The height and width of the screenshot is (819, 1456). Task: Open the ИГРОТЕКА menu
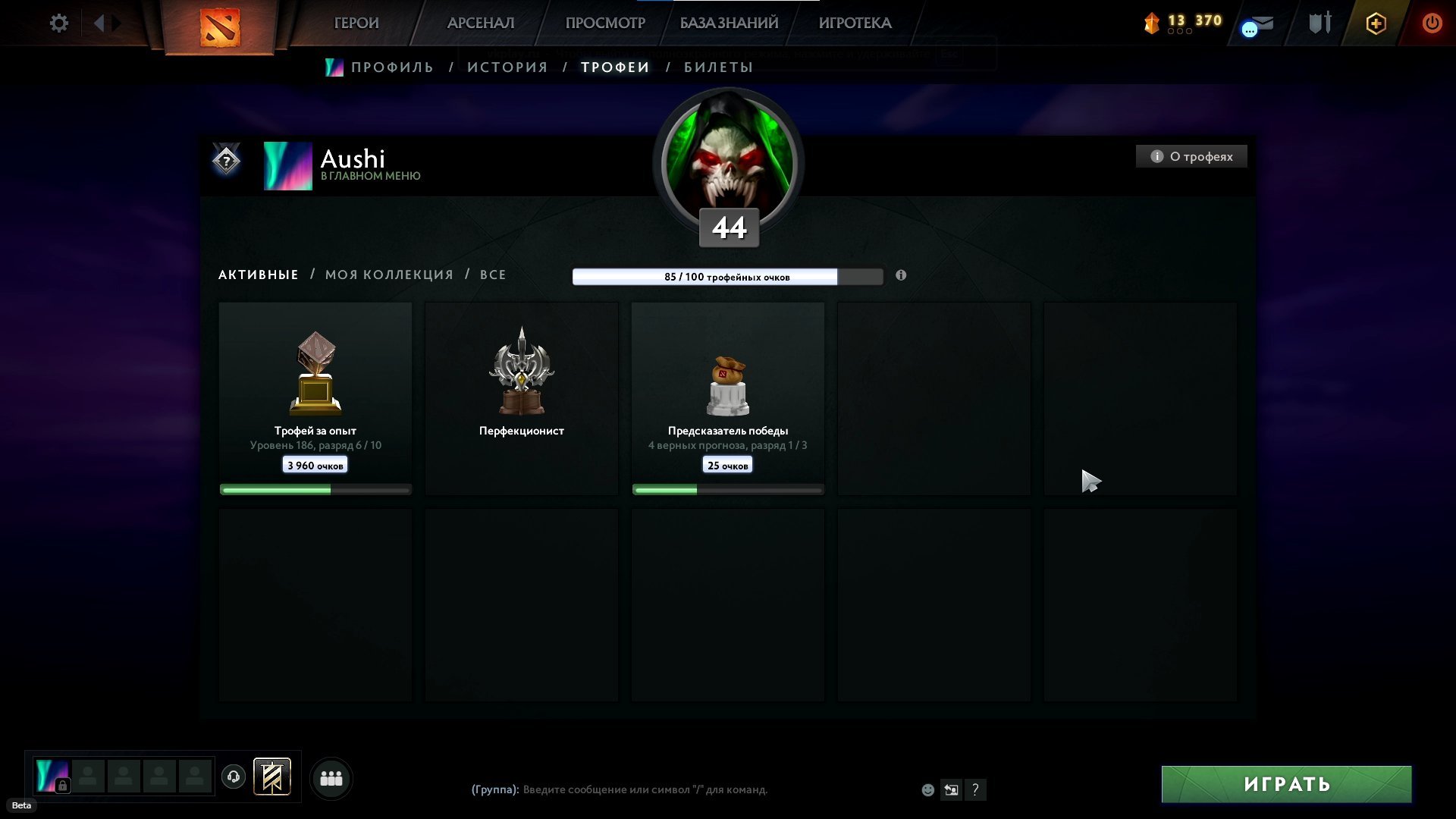pos(855,24)
